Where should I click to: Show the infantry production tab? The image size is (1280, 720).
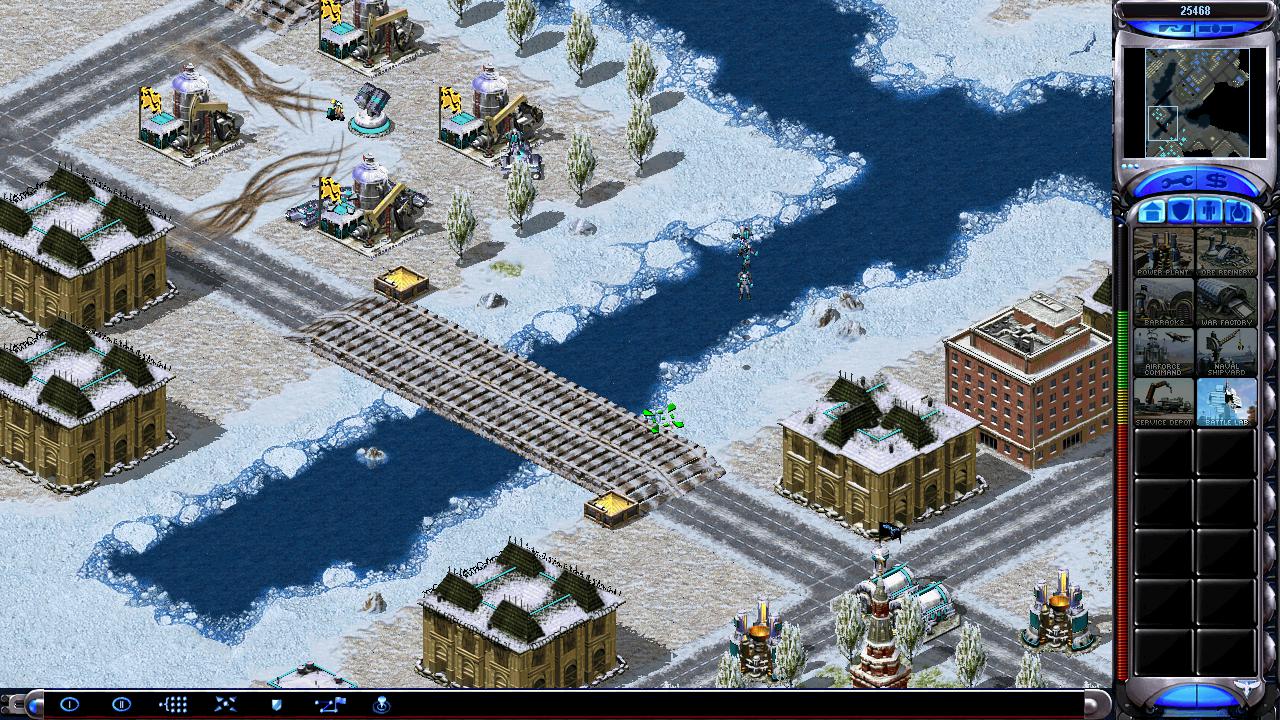pos(1209,212)
